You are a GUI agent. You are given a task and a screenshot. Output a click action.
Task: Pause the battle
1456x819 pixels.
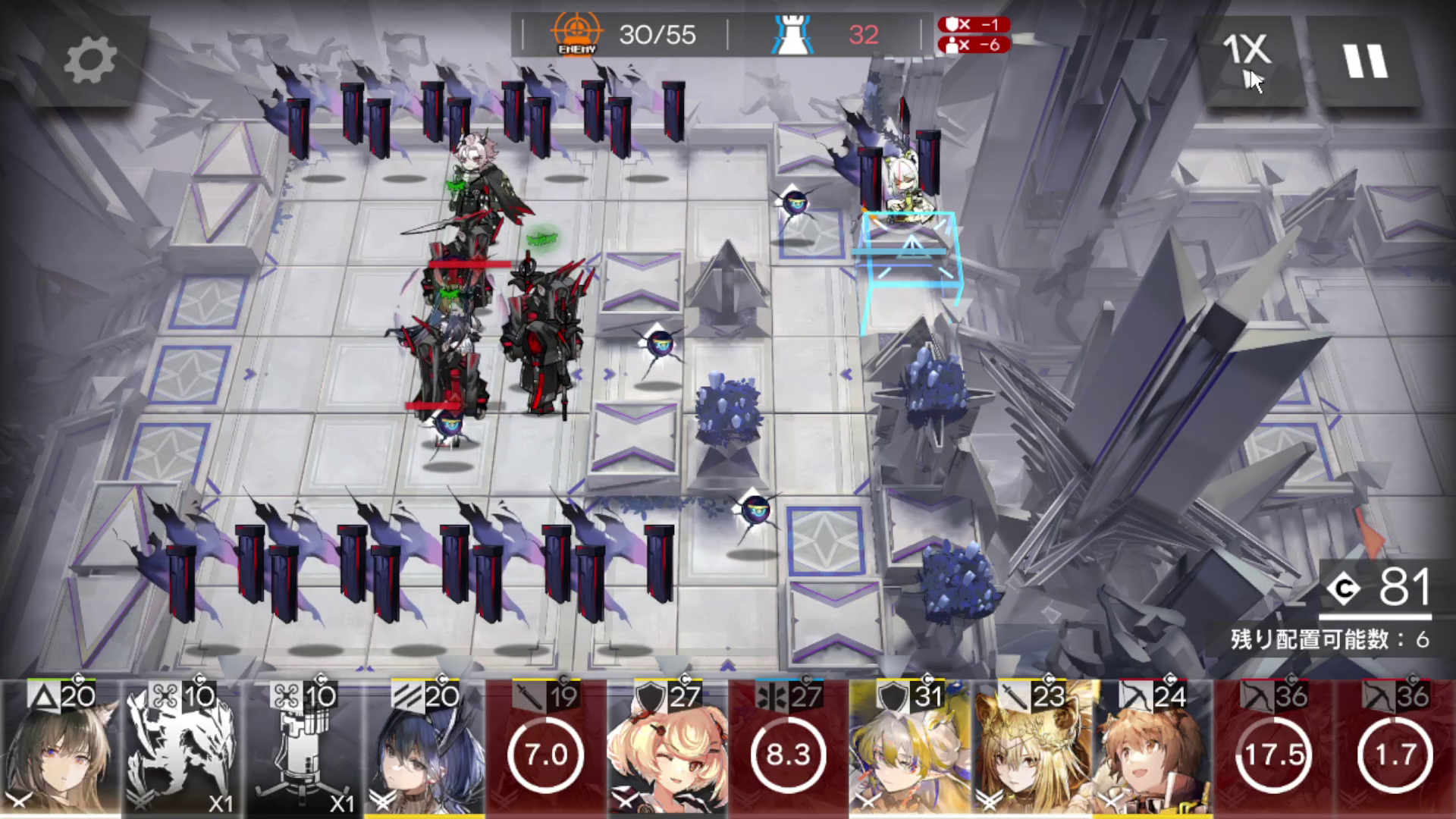coord(1365,61)
